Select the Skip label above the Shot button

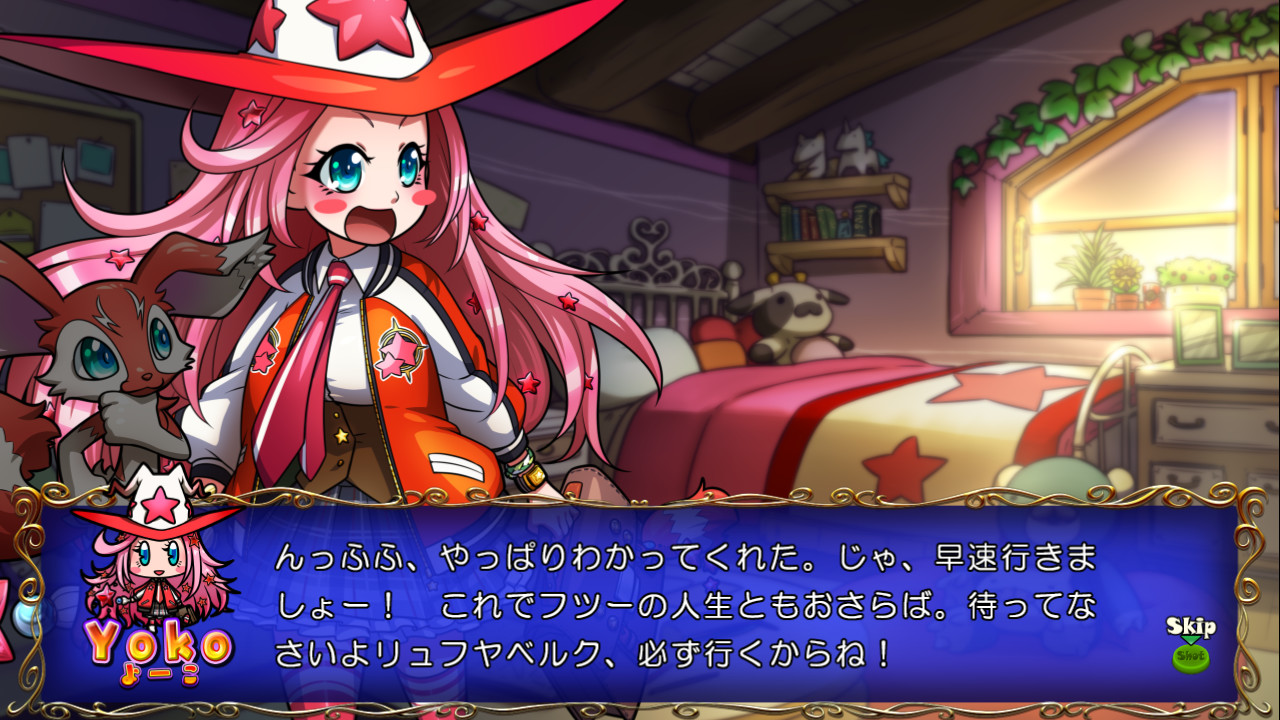(1191, 625)
